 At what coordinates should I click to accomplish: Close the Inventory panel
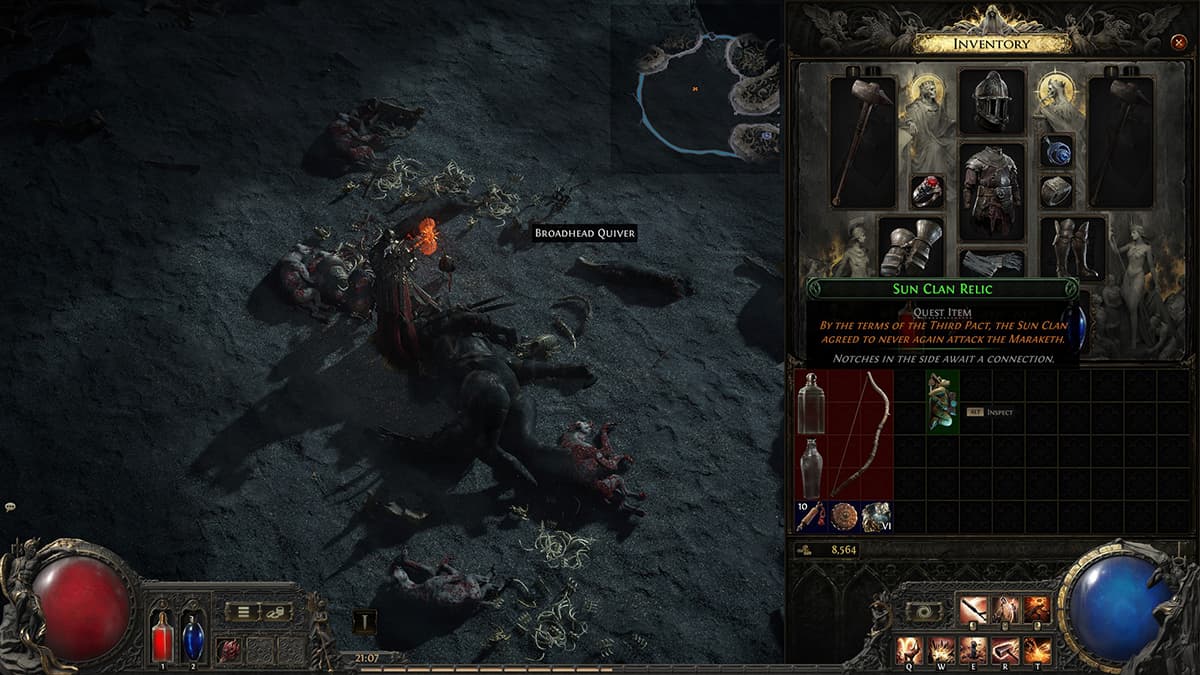tap(1177, 43)
